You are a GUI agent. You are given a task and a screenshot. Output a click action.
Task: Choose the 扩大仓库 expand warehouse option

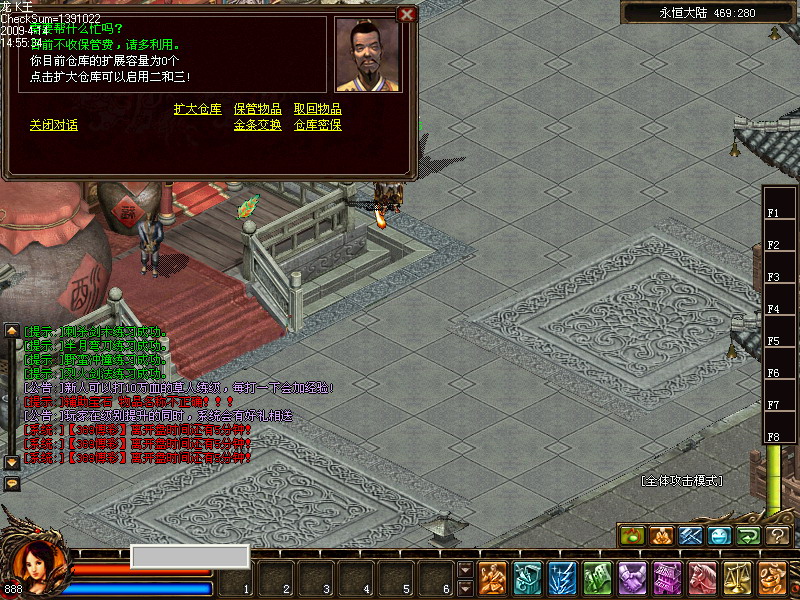(197, 109)
